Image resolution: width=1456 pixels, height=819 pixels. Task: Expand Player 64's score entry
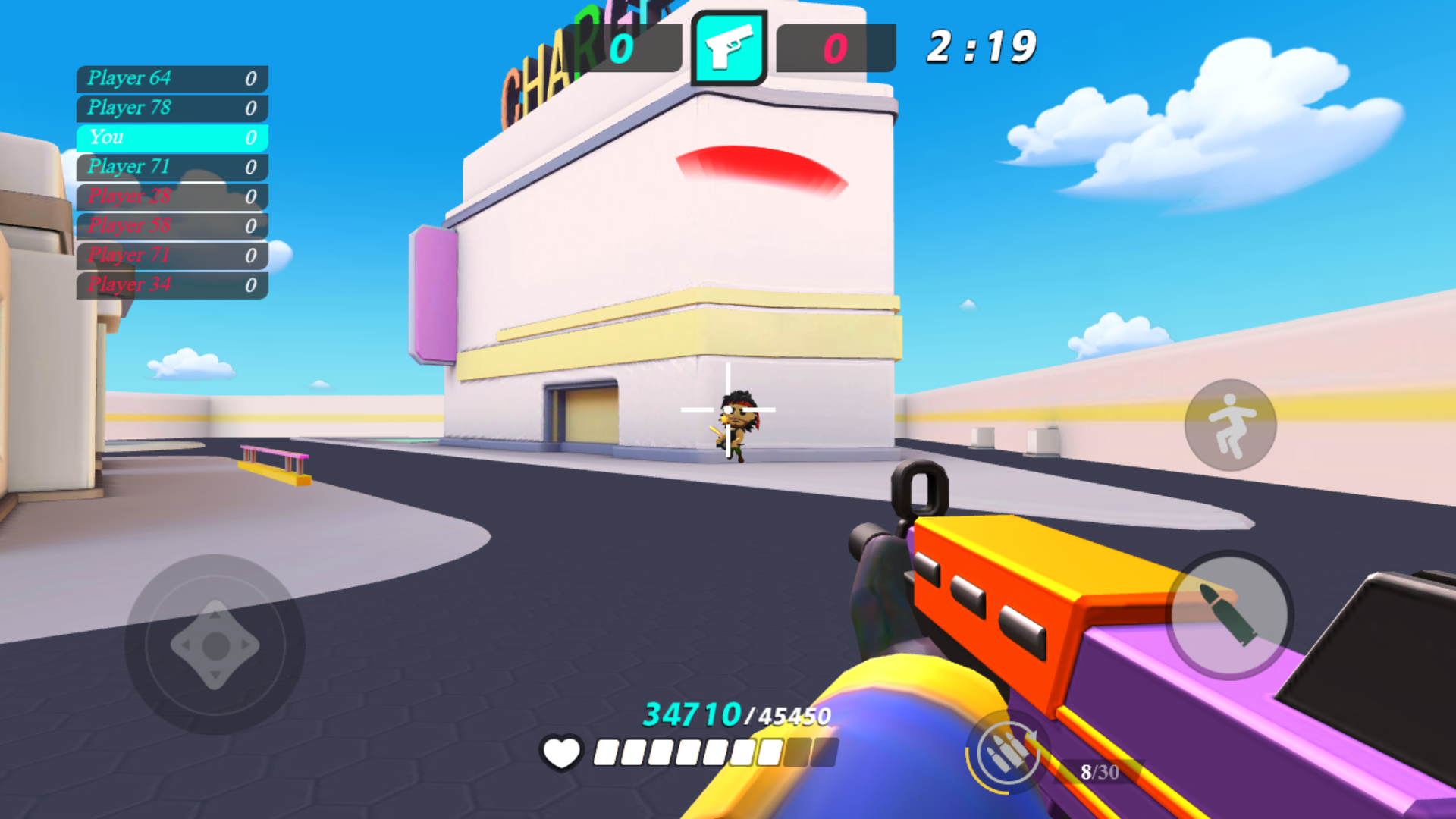tap(171, 78)
